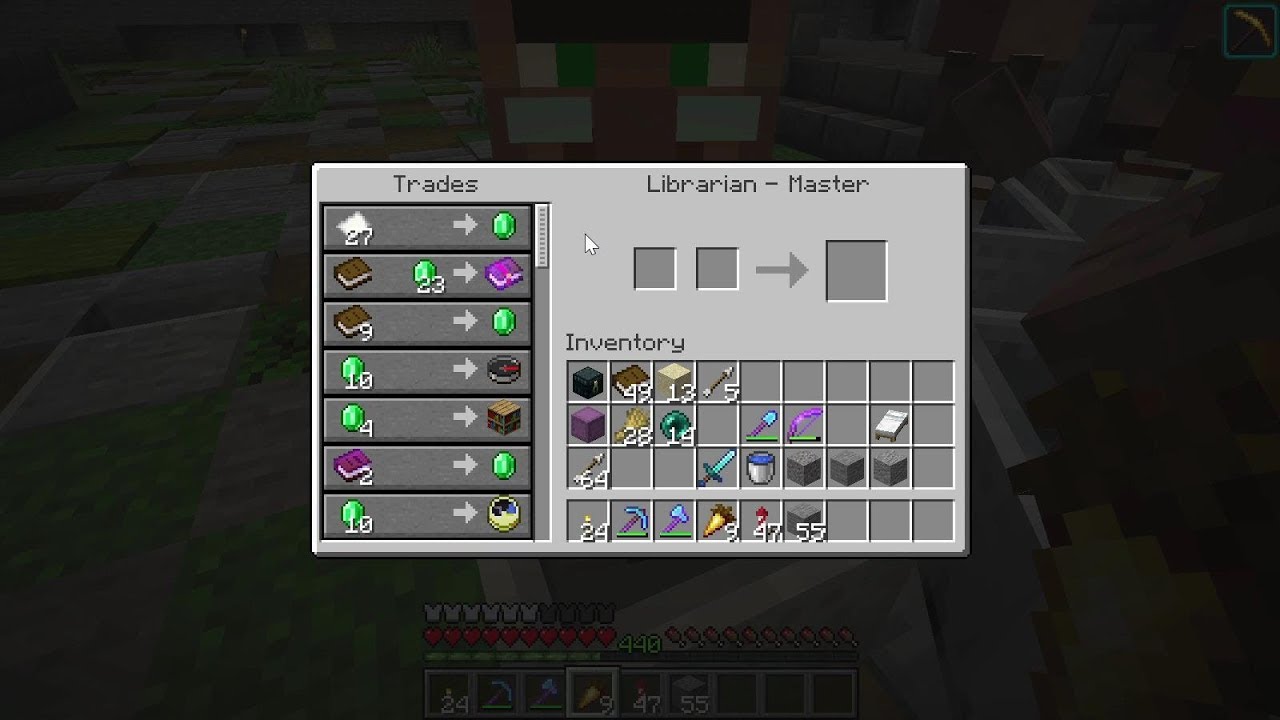Click the purple shulker box item
Screen dimensions: 1280x720
(x=587, y=424)
